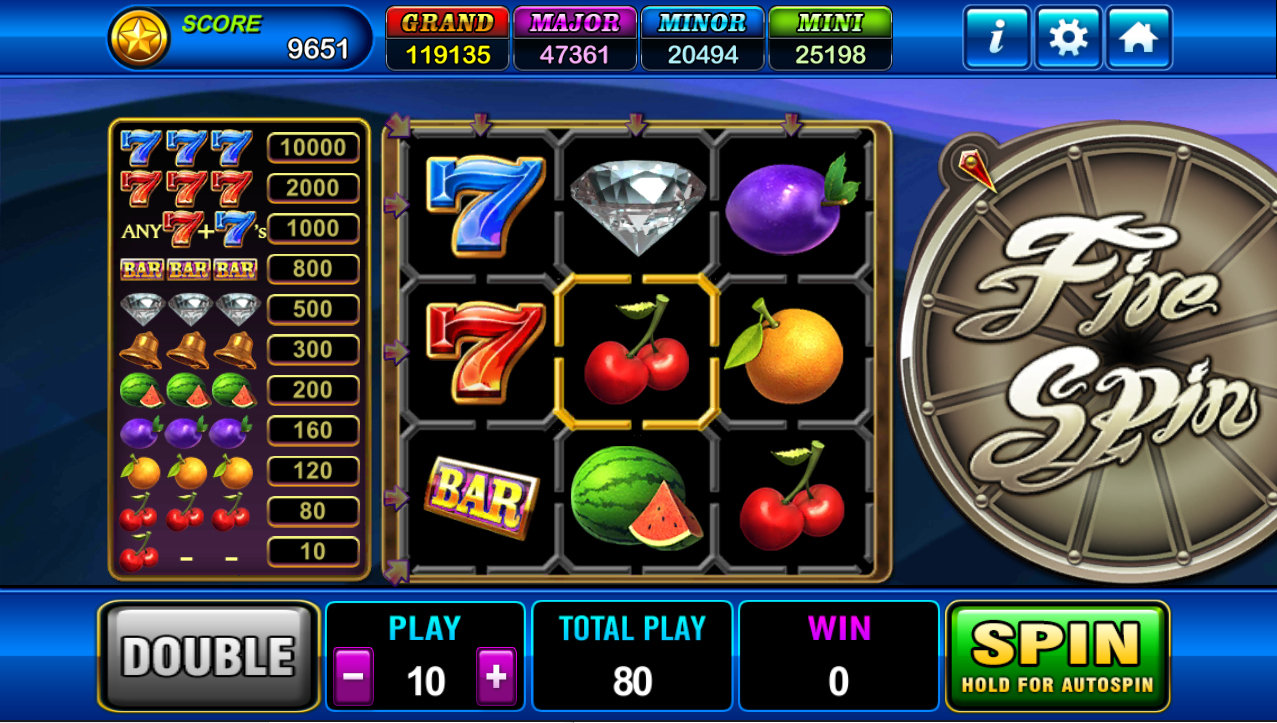Decrease the play bet with minus

tap(353, 677)
